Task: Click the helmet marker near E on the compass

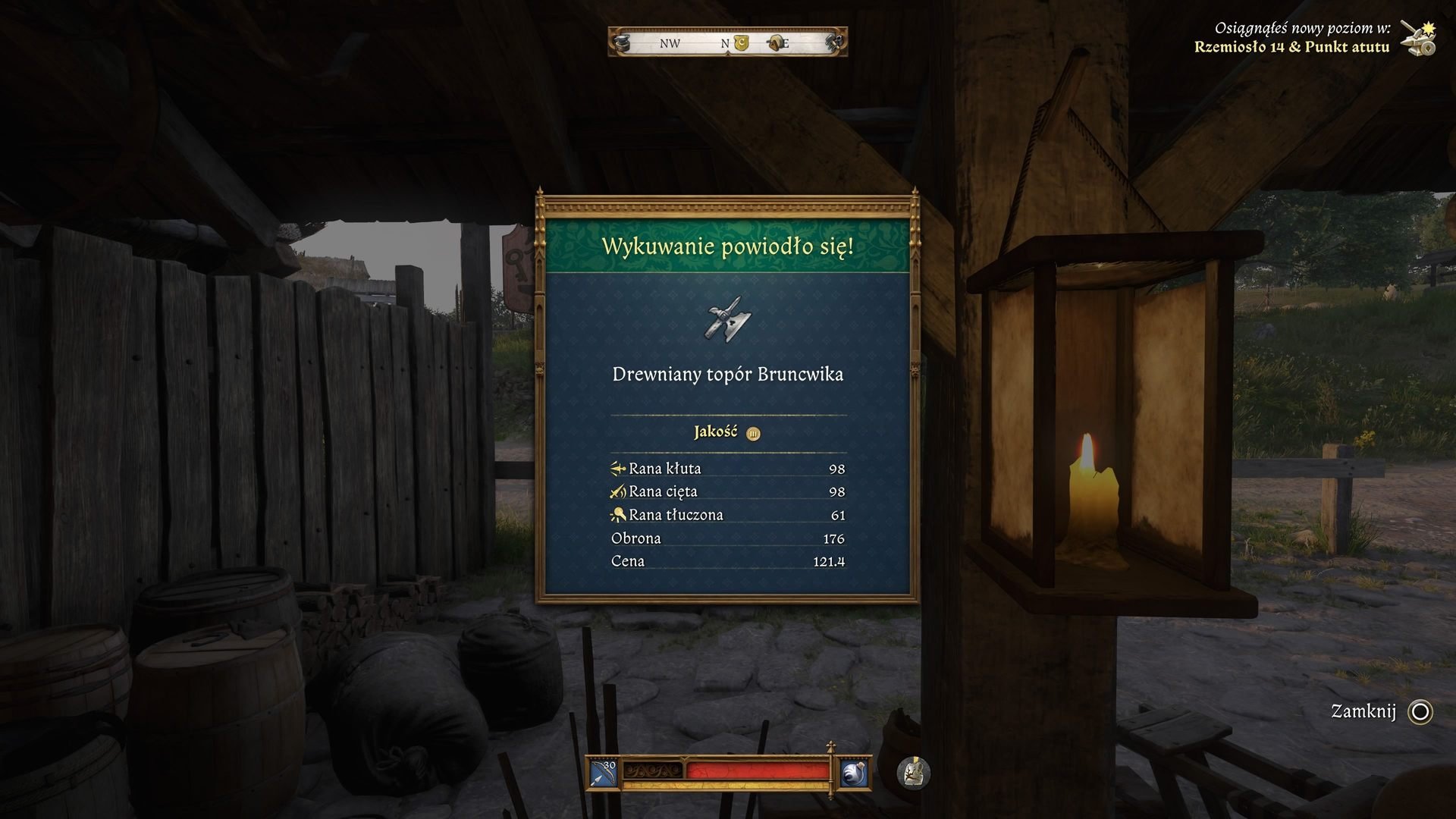Action: (775, 43)
